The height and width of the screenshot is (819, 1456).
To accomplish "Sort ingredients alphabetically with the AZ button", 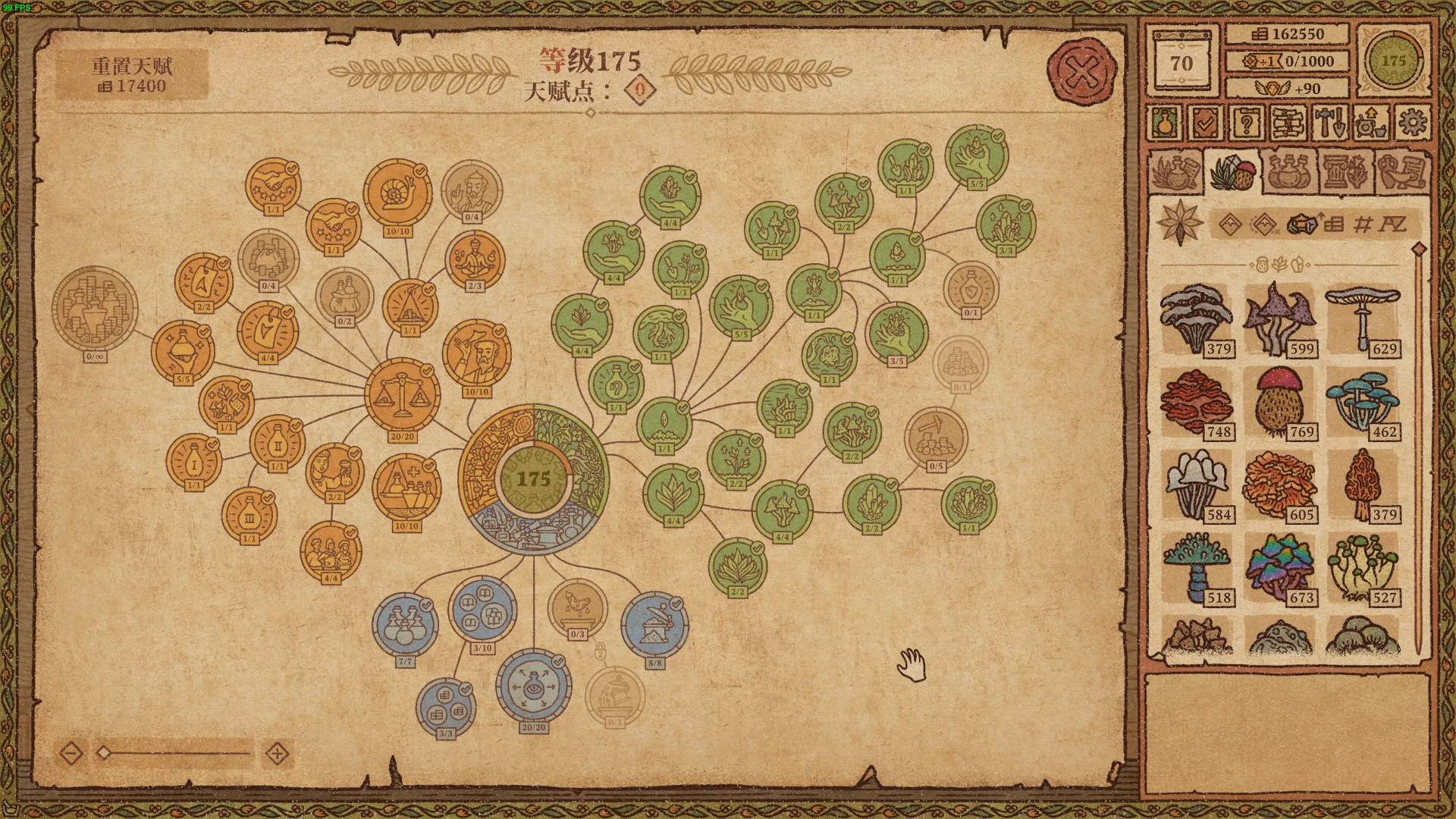I will (x=1392, y=224).
